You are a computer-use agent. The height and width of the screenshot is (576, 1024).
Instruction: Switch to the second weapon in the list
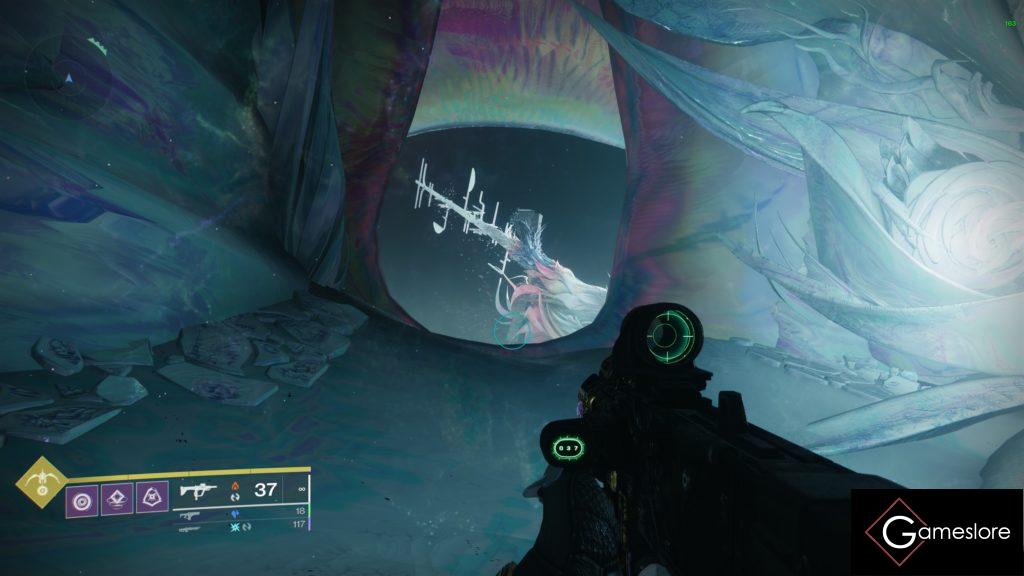[x=189, y=514]
